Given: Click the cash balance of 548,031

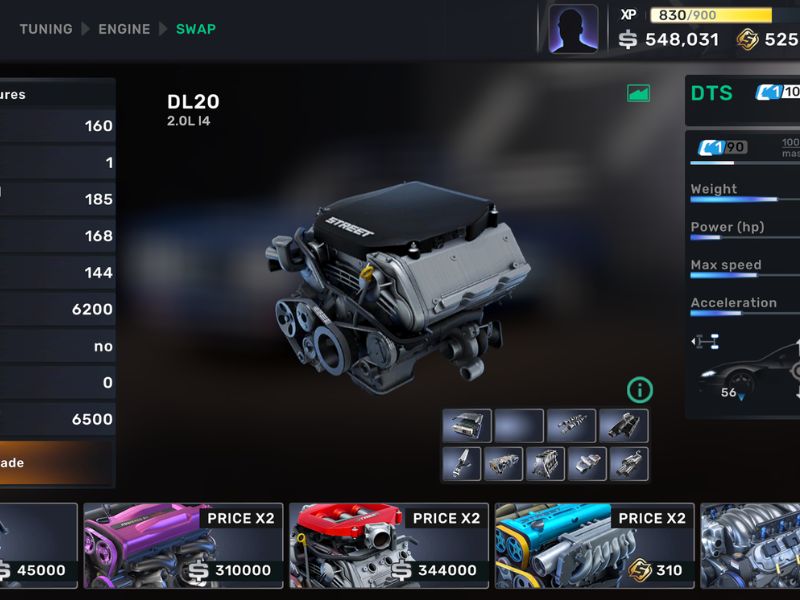Looking at the screenshot, I should click(669, 40).
